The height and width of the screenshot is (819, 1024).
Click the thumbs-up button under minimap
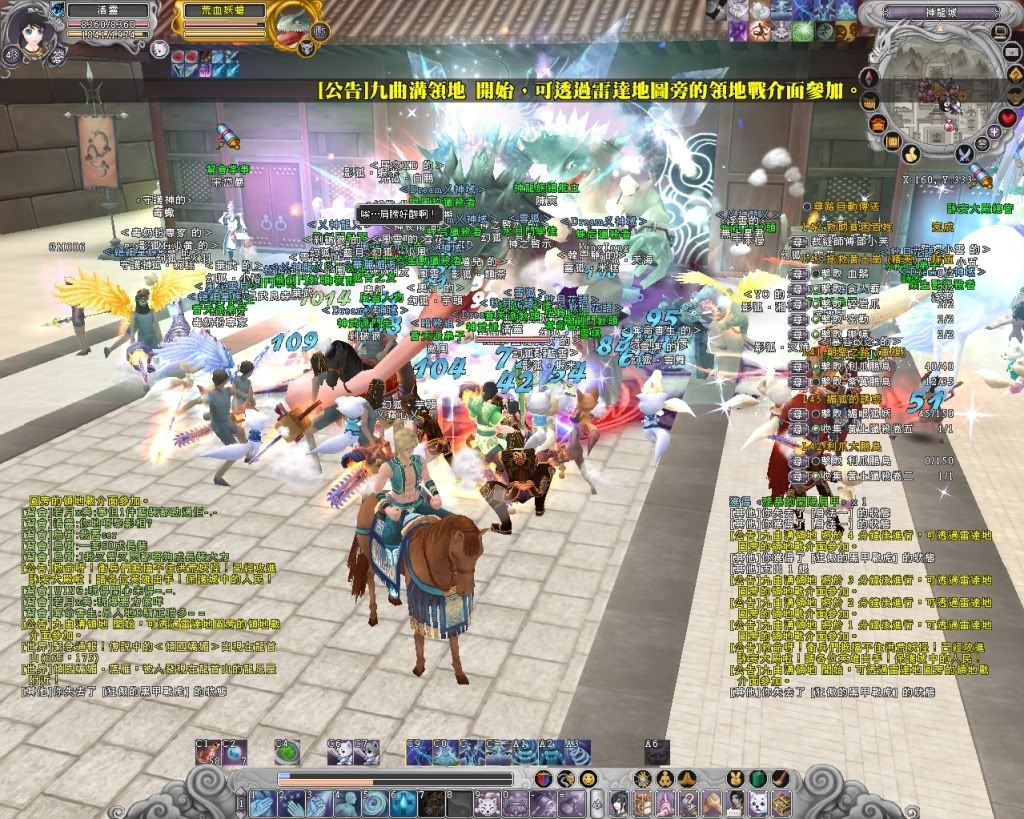911,154
